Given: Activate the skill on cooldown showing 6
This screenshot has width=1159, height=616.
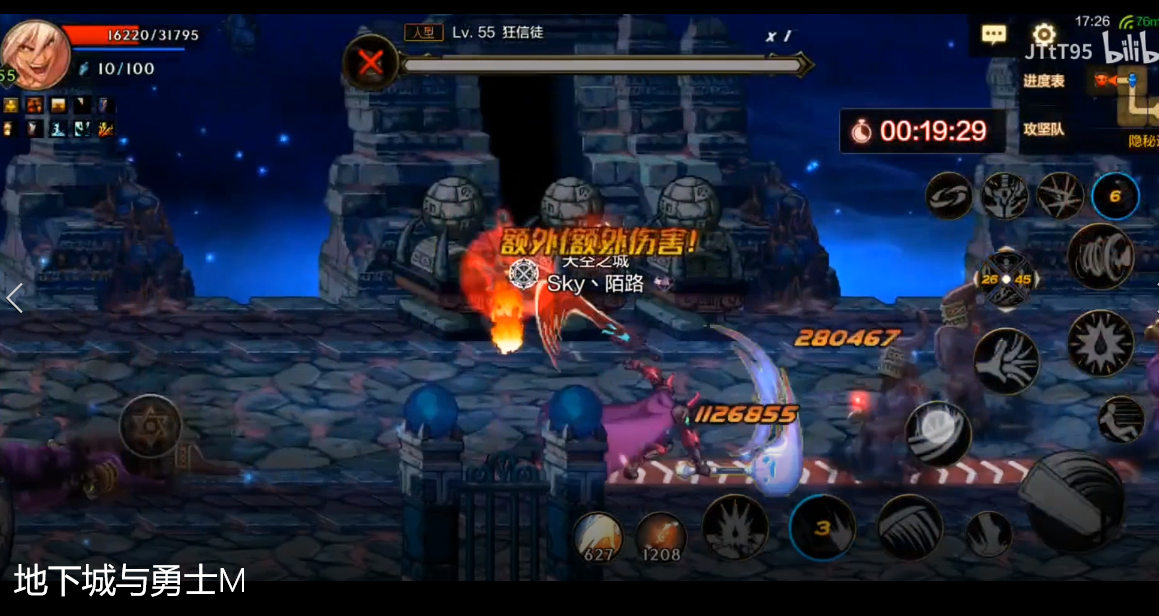Looking at the screenshot, I should click(x=1115, y=196).
